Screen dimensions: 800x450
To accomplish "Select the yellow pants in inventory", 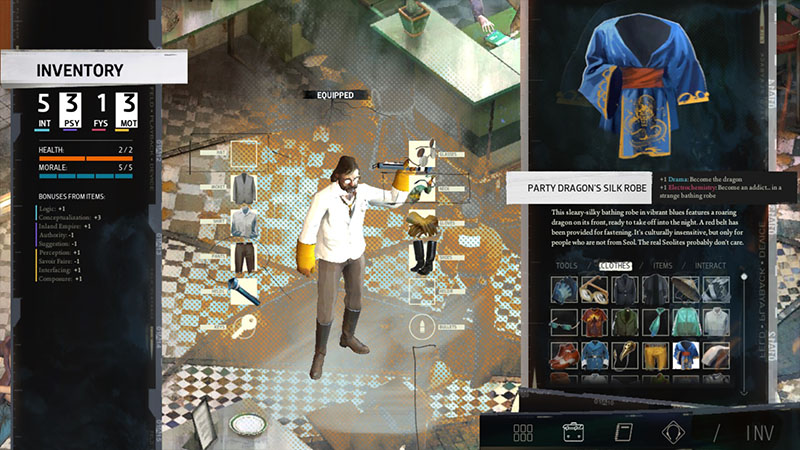I will coord(656,354).
